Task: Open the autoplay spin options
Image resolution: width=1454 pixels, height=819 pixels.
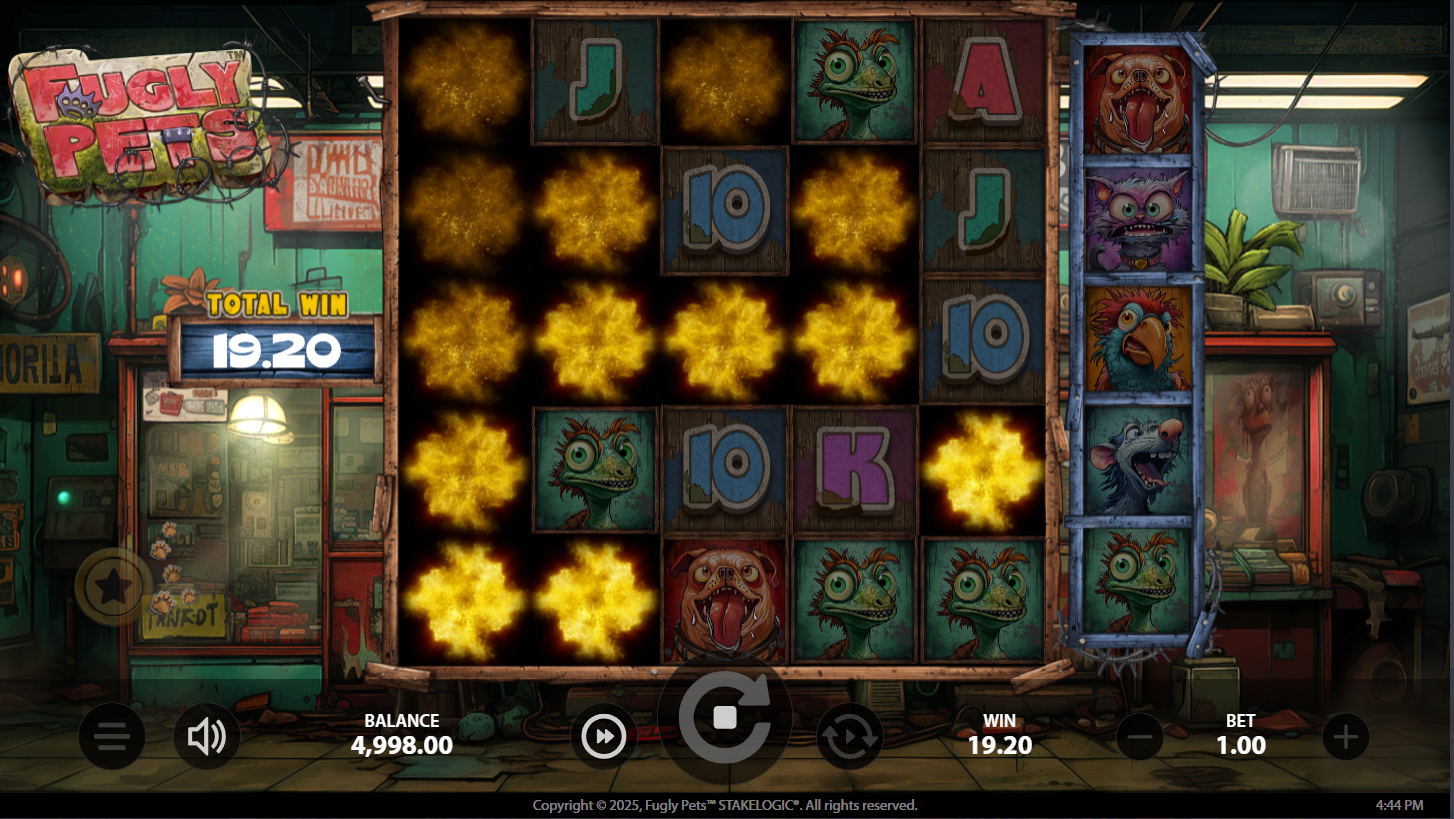Action: point(850,738)
